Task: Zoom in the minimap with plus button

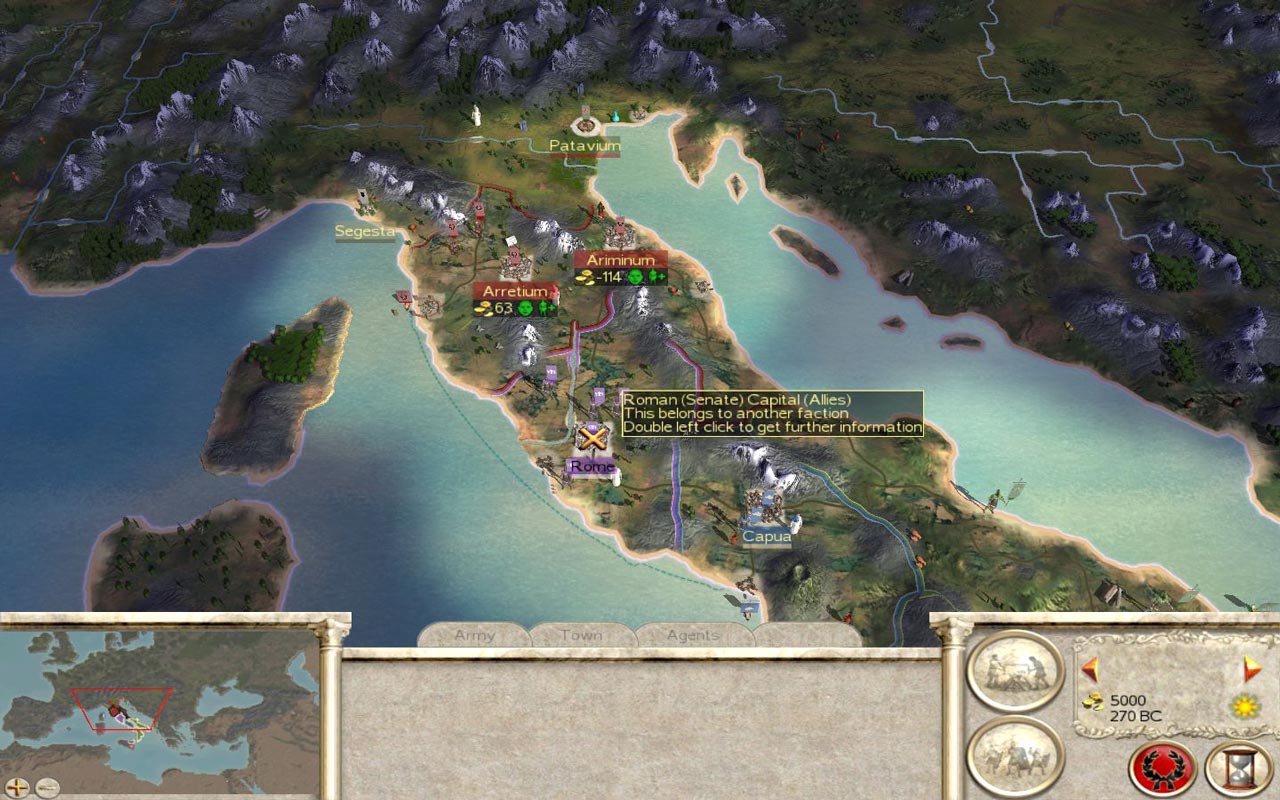Action: click(18, 787)
